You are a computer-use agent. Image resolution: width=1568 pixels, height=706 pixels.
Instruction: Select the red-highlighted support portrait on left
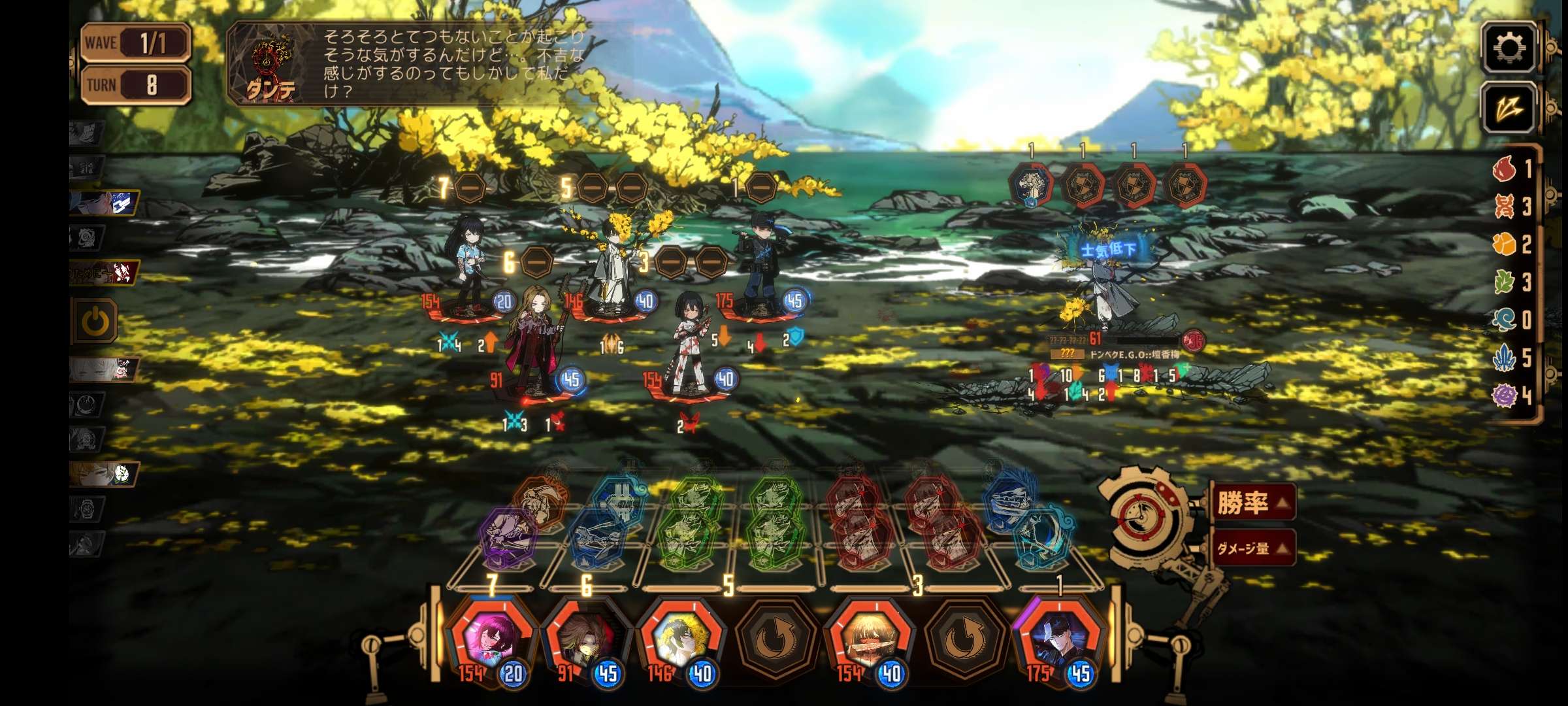point(105,273)
